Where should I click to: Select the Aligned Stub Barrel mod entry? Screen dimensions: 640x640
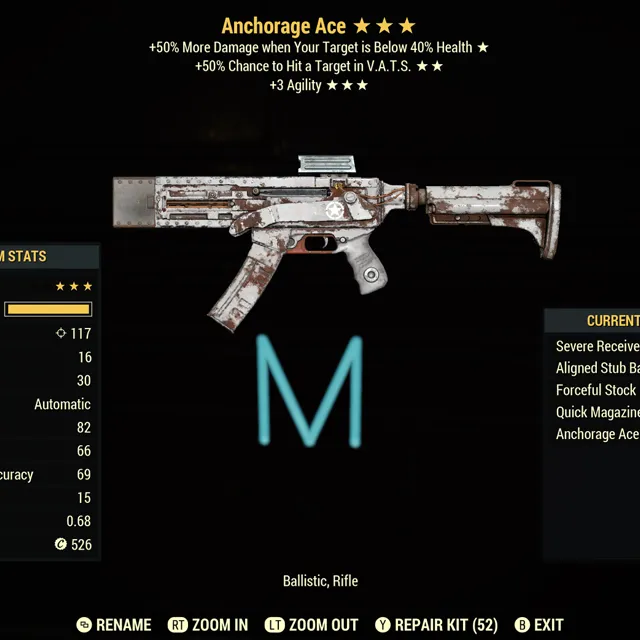tap(597, 368)
